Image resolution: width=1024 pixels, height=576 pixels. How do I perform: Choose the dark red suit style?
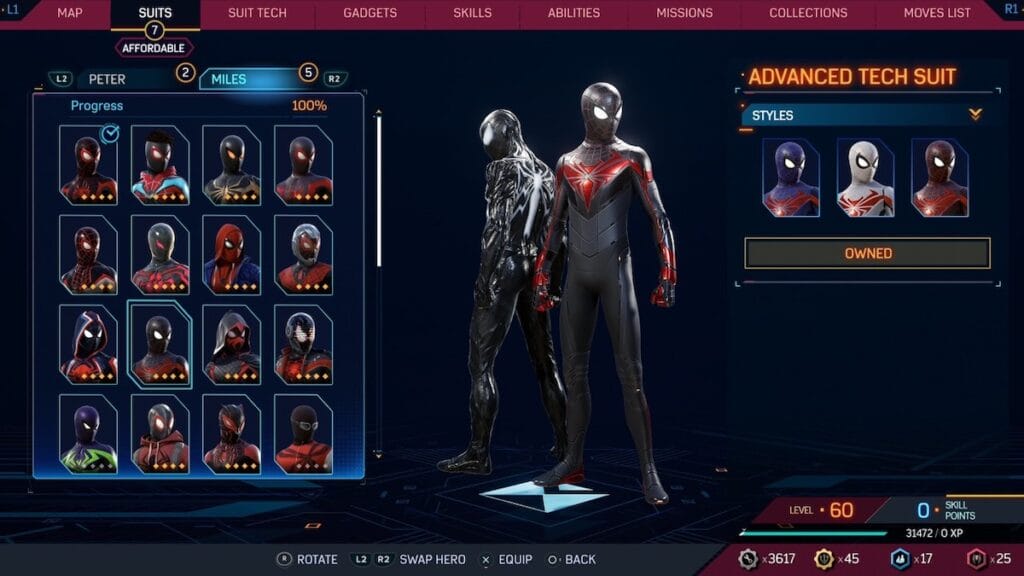940,178
